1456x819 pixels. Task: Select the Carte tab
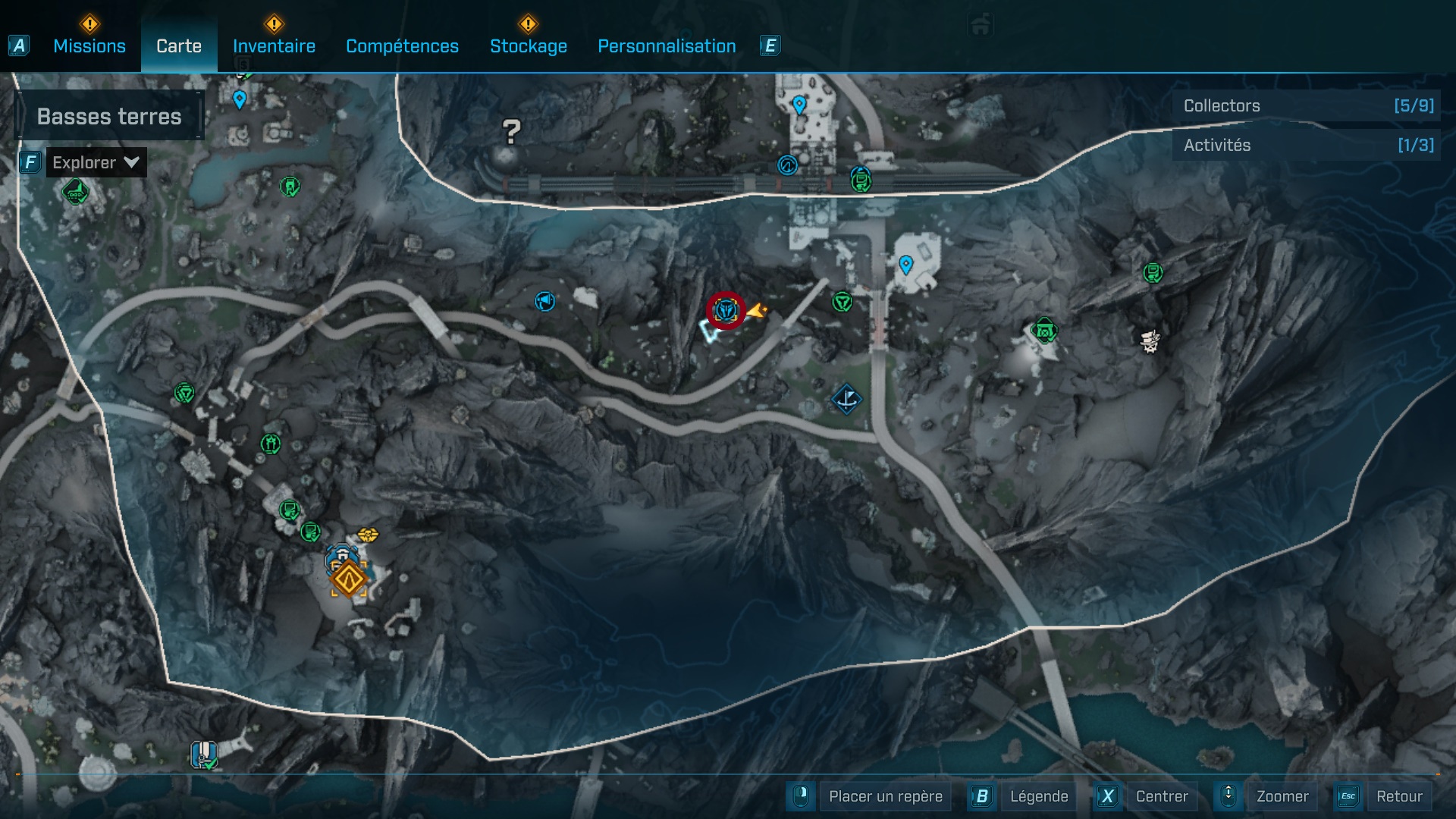(x=179, y=46)
